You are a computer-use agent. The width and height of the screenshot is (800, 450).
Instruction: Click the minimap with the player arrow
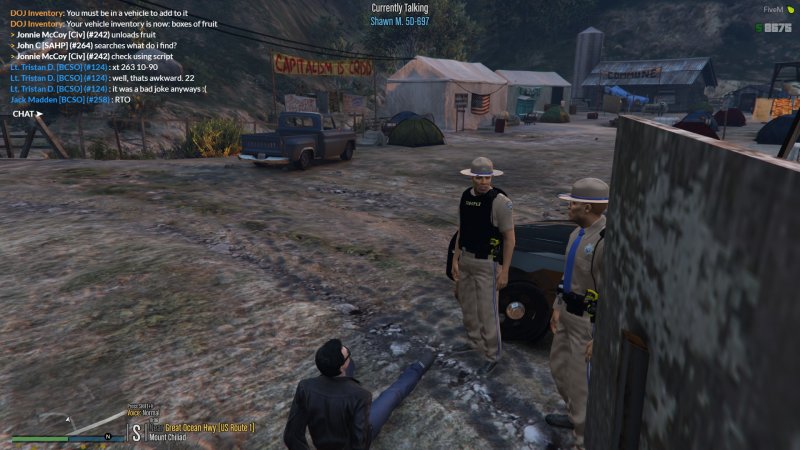coord(68,438)
